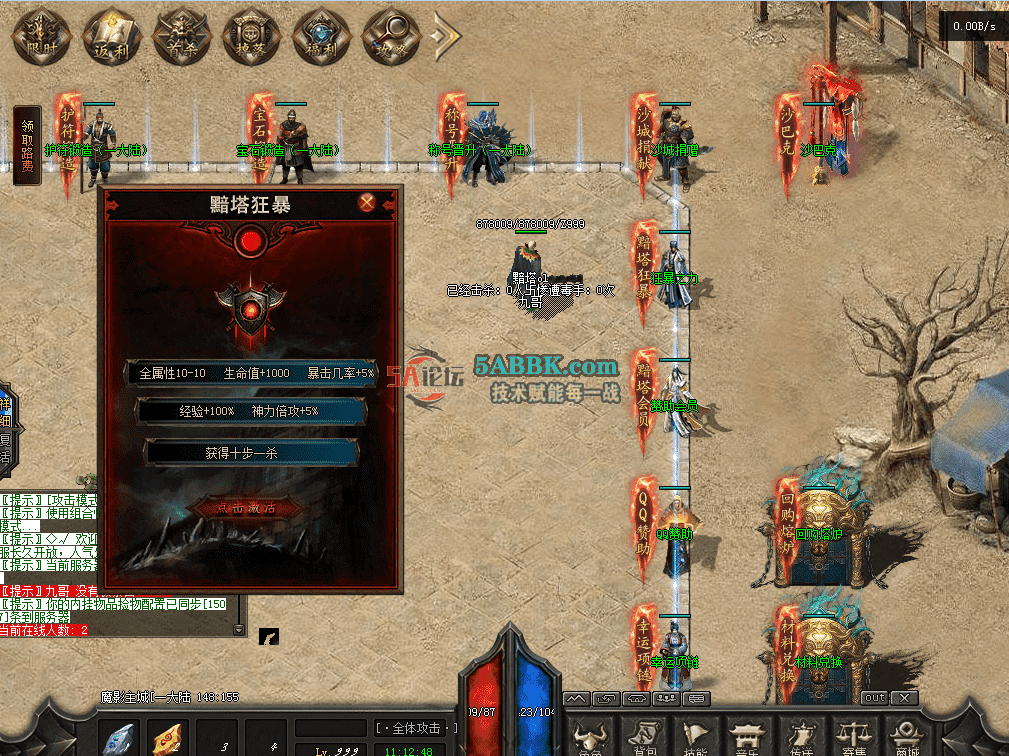Image resolution: width=1009 pixels, height=756 pixels.
Task: Open the 技能 skills menu
Action: (x=697, y=737)
